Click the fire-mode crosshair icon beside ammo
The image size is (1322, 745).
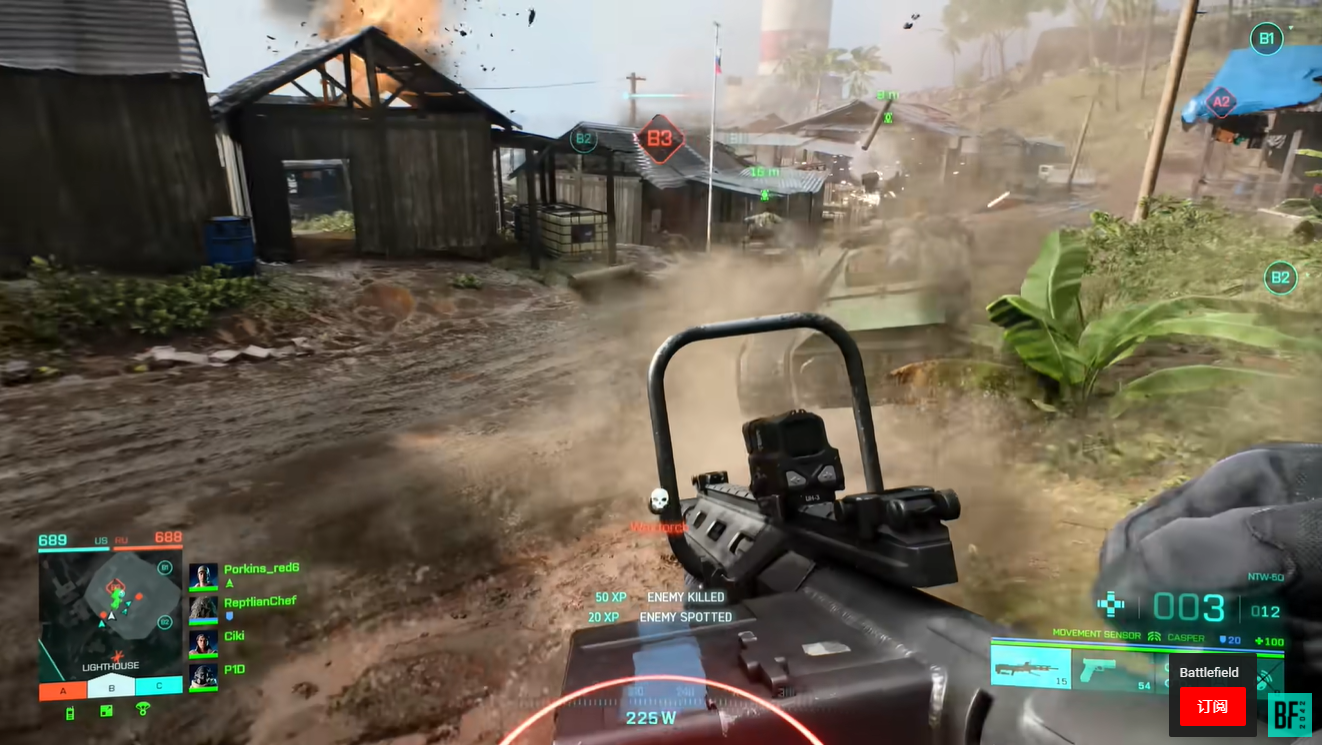pos(1111,604)
